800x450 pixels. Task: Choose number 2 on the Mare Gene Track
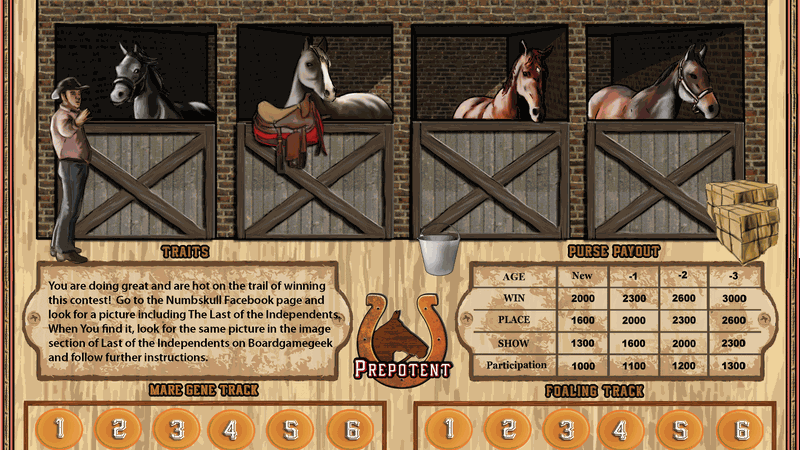(119, 430)
